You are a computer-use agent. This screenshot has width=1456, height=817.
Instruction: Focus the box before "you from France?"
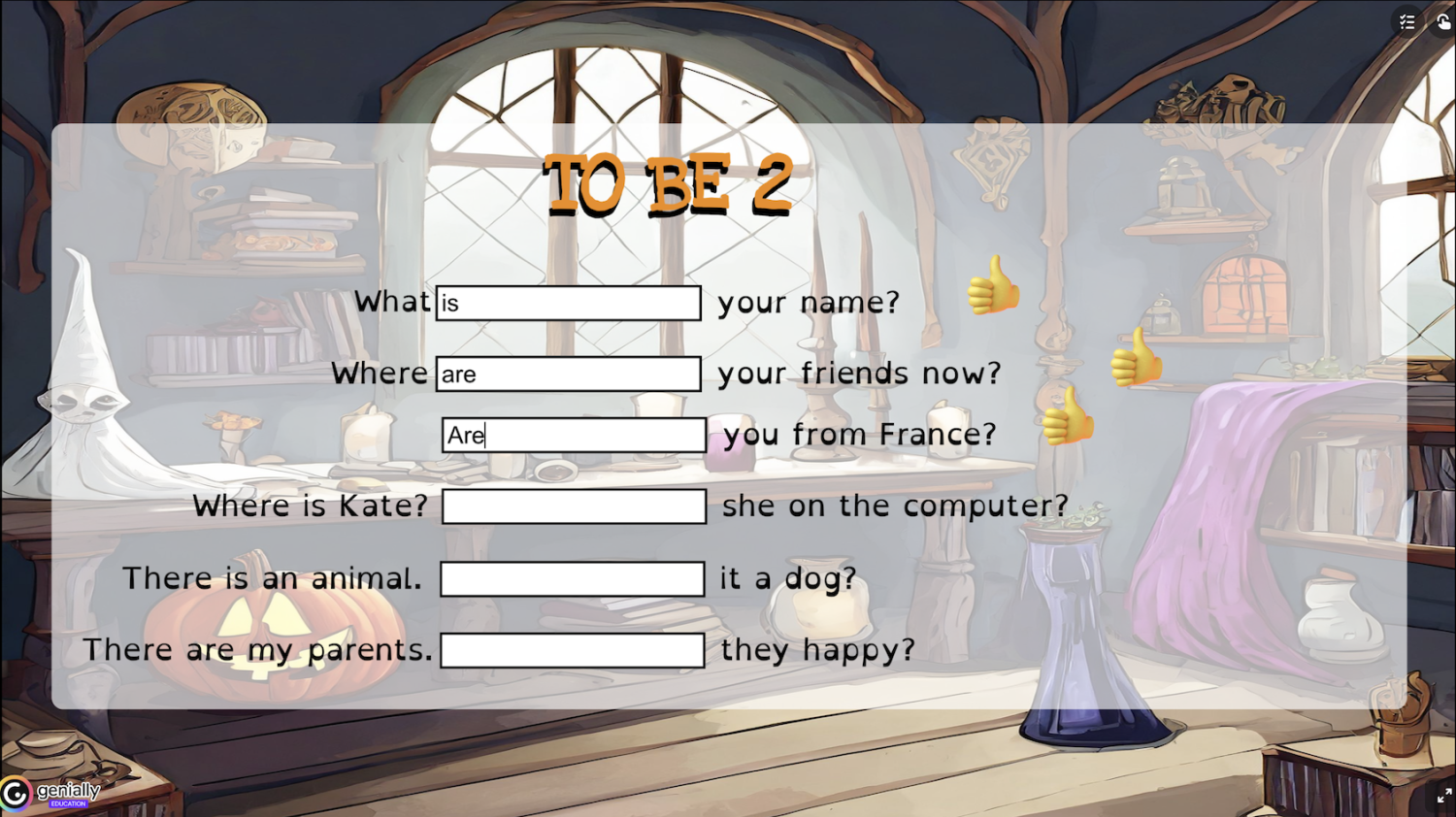tap(574, 435)
